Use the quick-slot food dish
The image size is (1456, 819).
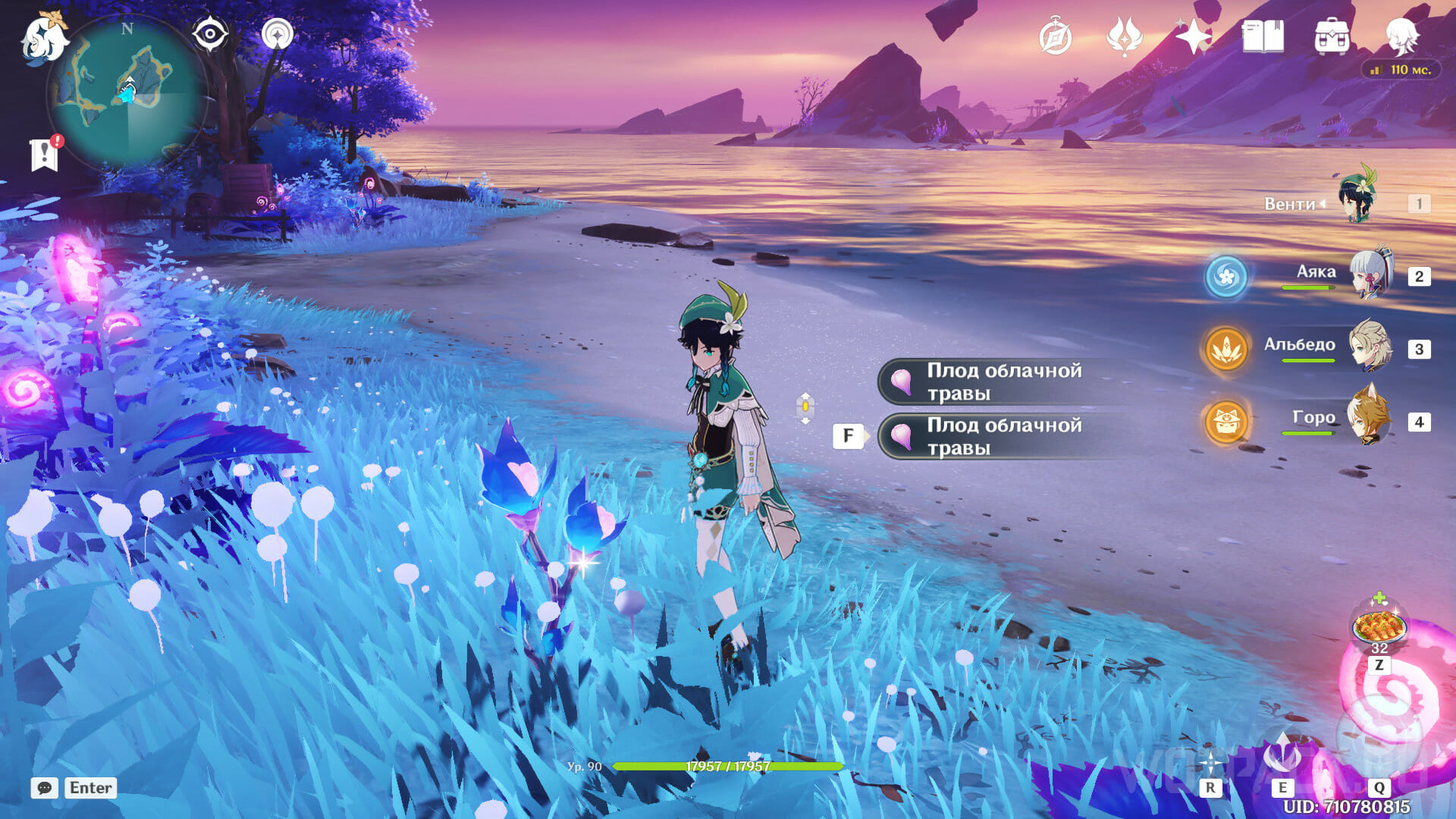(x=1379, y=626)
